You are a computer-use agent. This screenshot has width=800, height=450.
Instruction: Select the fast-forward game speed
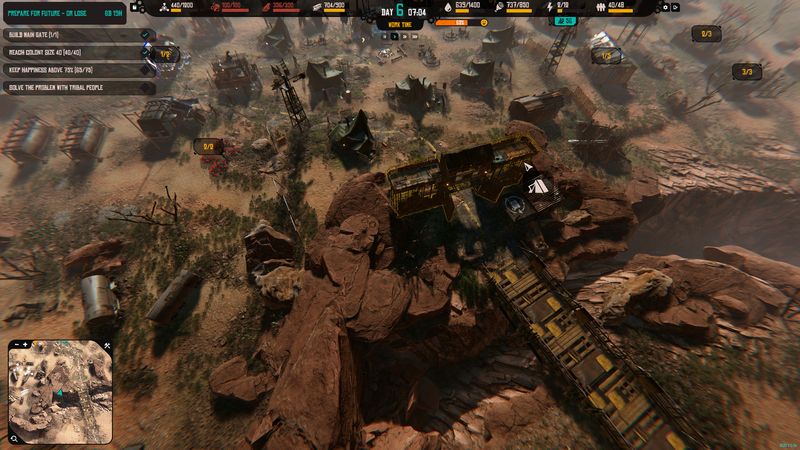pyautogui.click(x=406, y=36)
